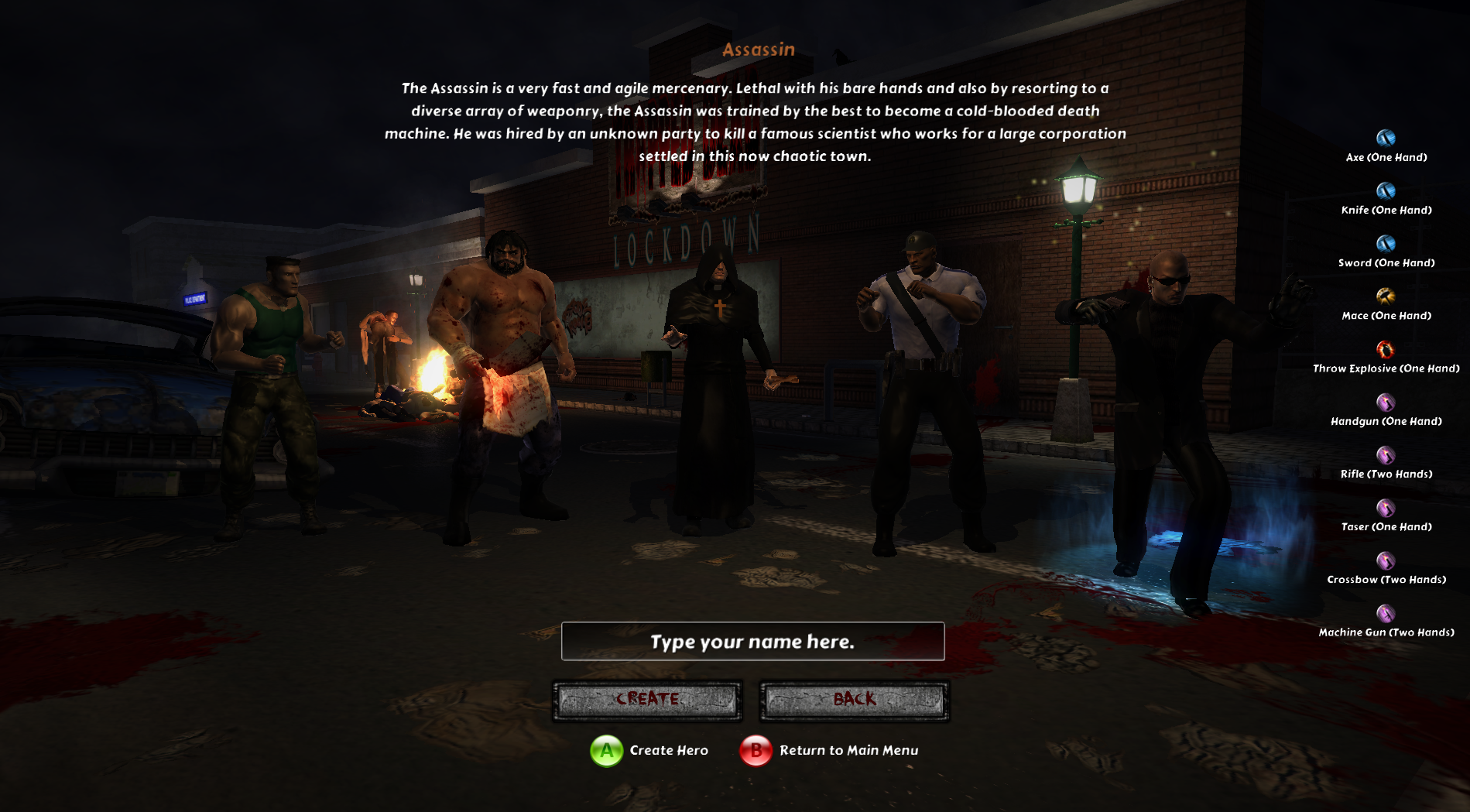Click the CREATE button
Screen dimensions: 1470x812
click(x=647, y=700)
